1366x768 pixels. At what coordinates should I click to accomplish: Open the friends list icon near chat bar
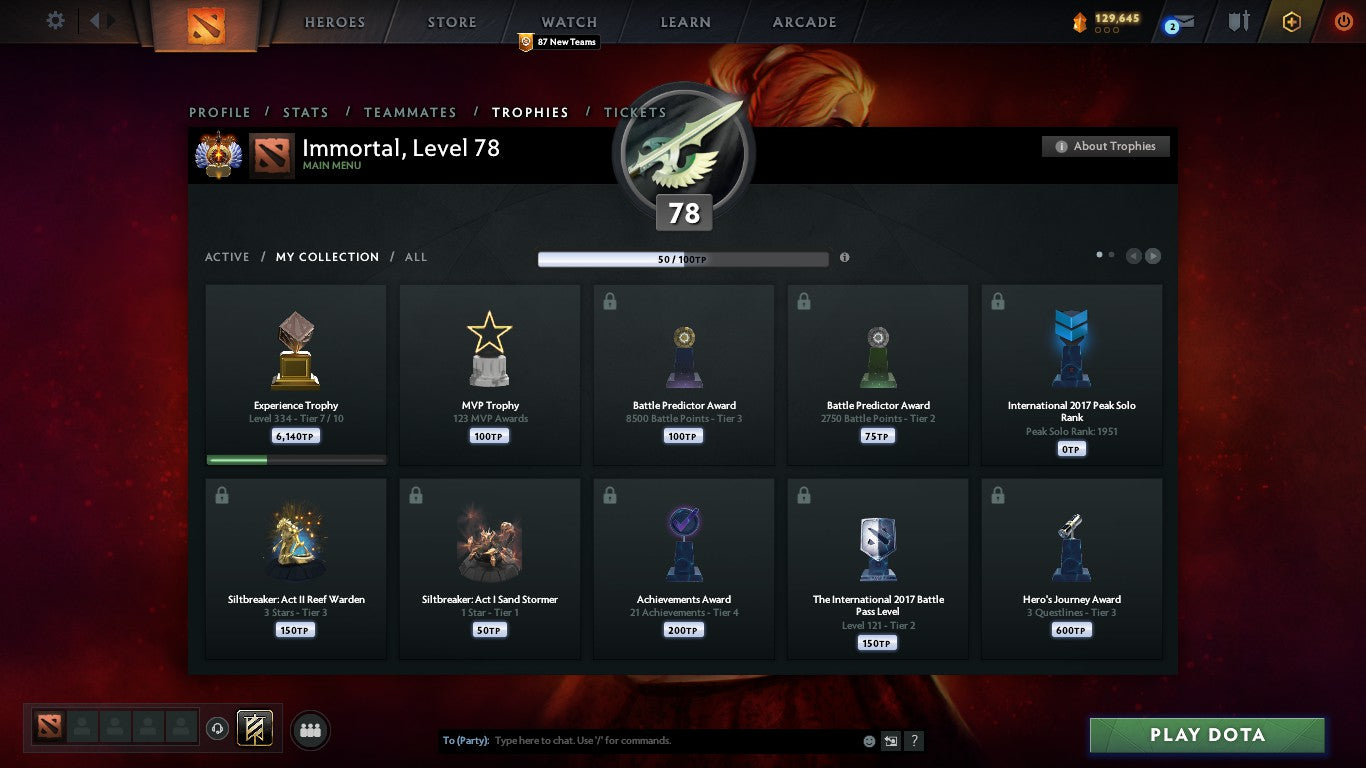pyautogui.click(x=310, y=730)
